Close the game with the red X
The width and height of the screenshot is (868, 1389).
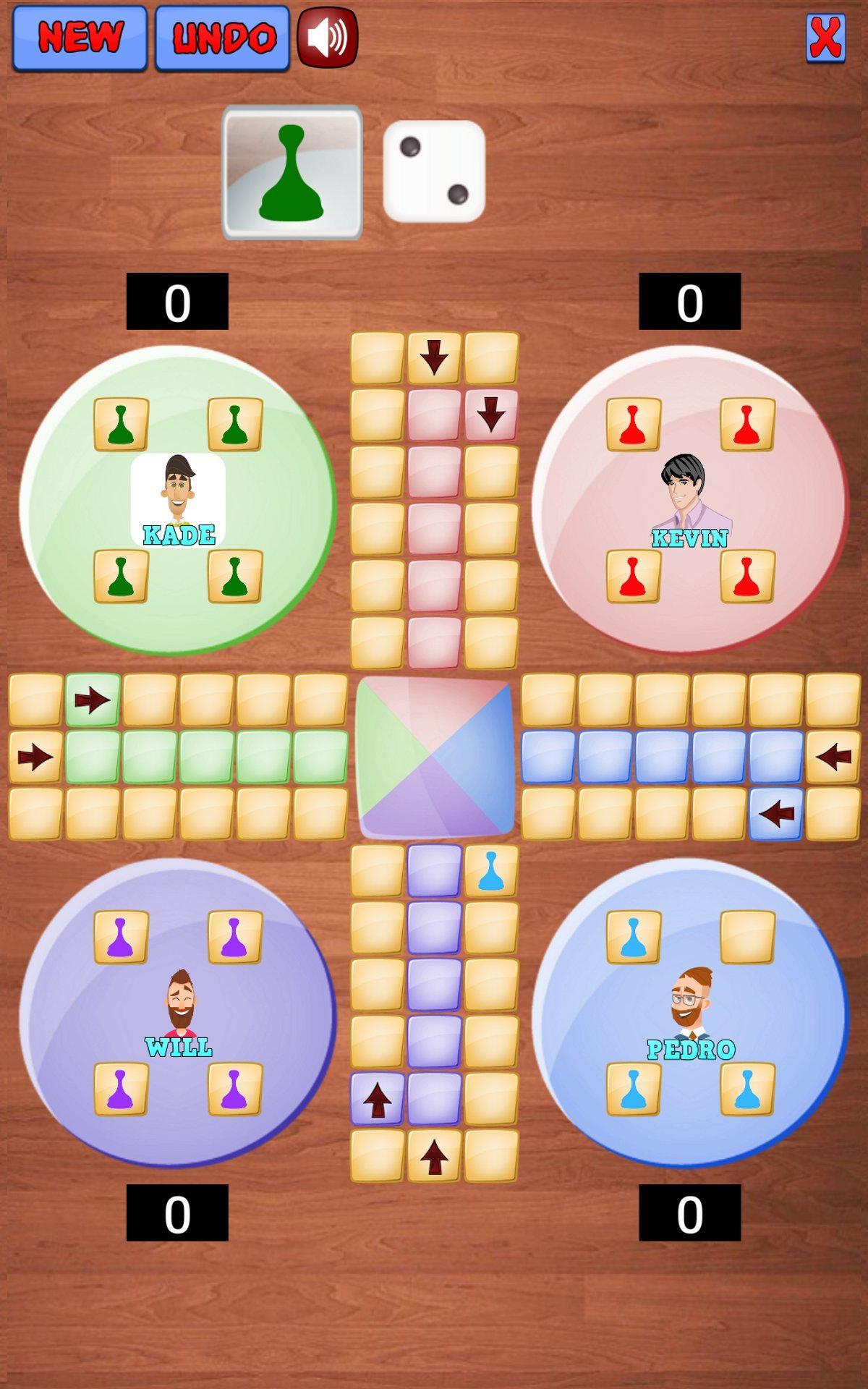[825, 38]
